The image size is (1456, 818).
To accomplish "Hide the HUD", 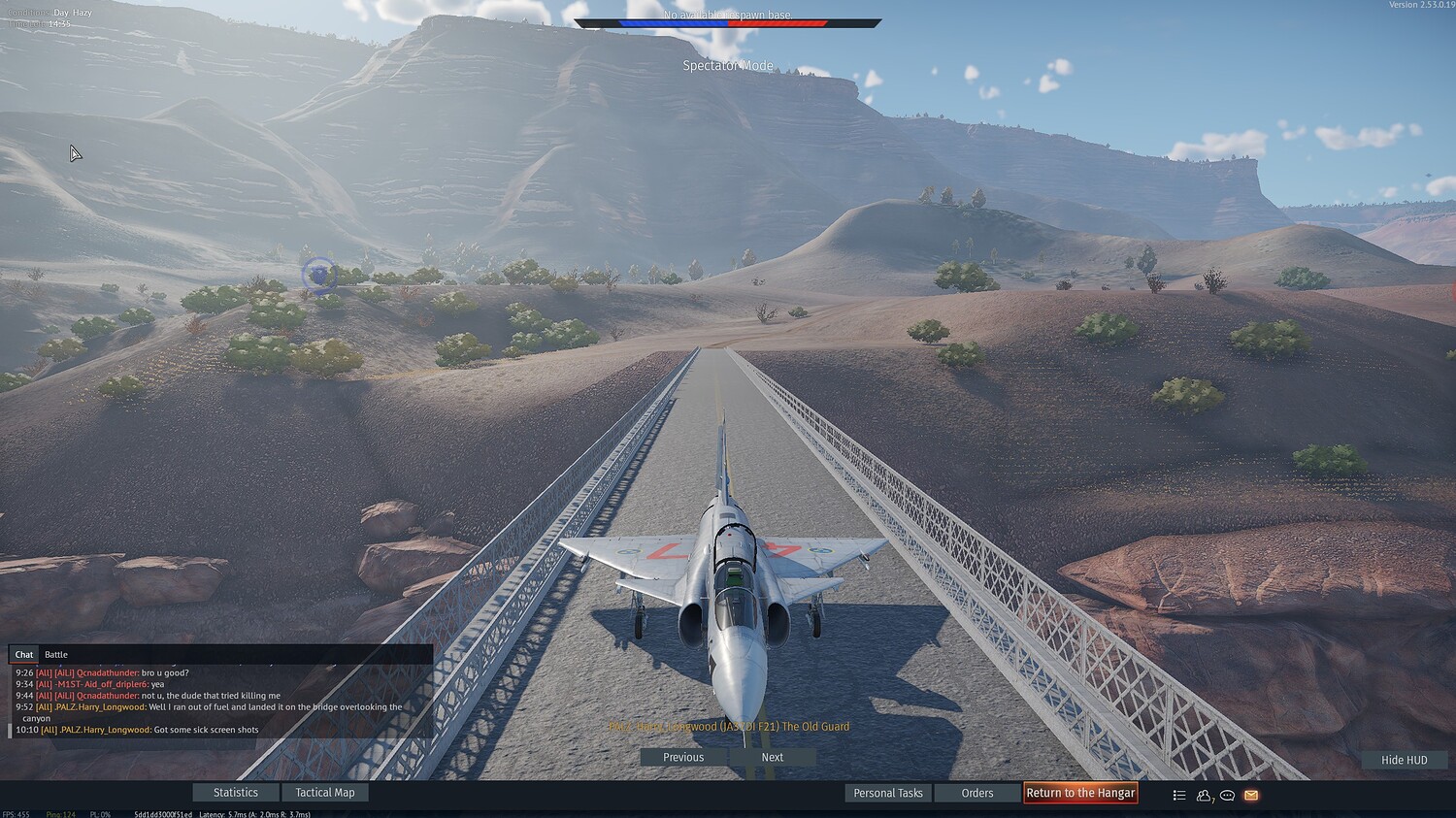I will (x=1404, y=760).
